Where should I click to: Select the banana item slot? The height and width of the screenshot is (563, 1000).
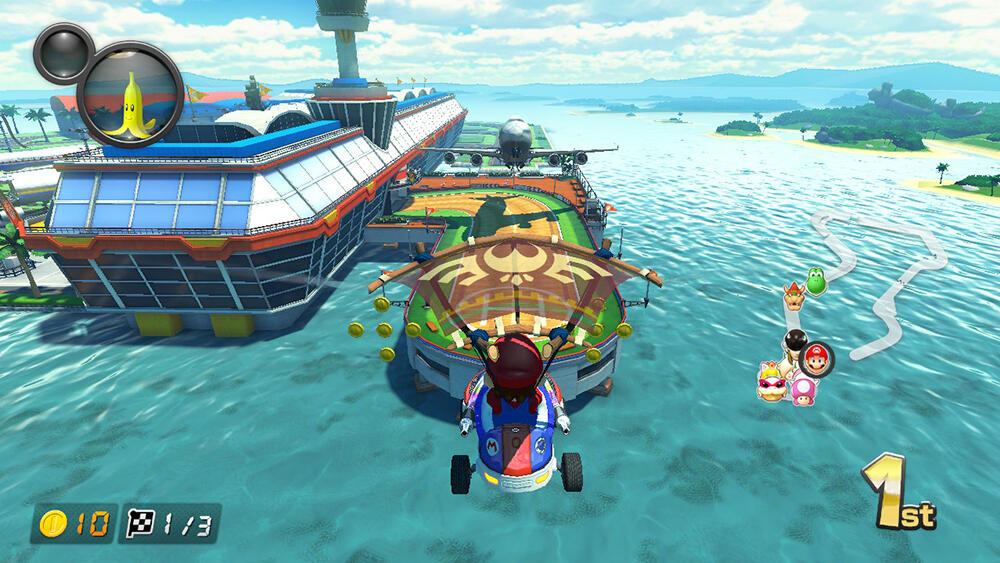(130, 94)
